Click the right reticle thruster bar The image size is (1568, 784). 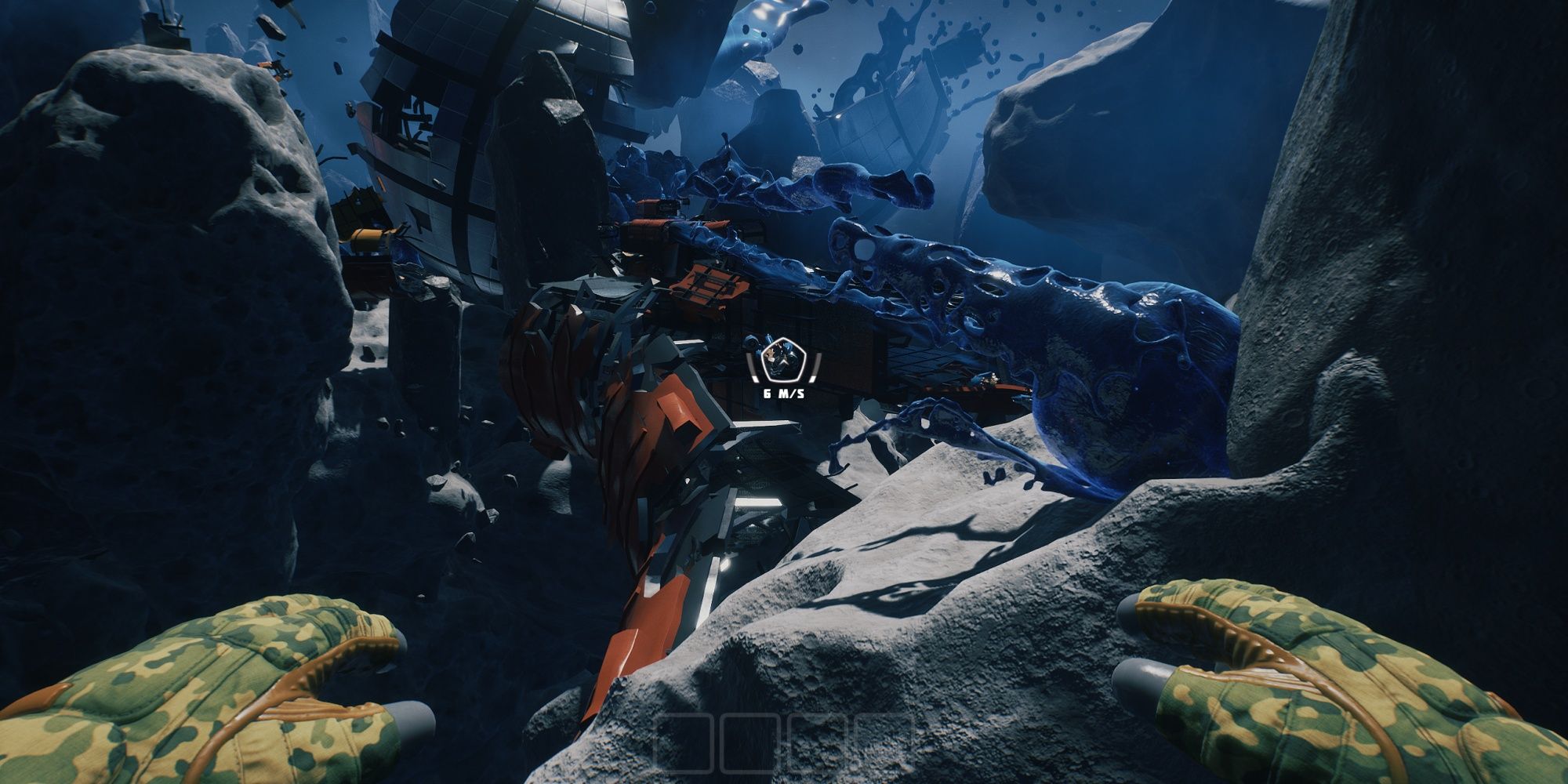[x=815, y=366]
